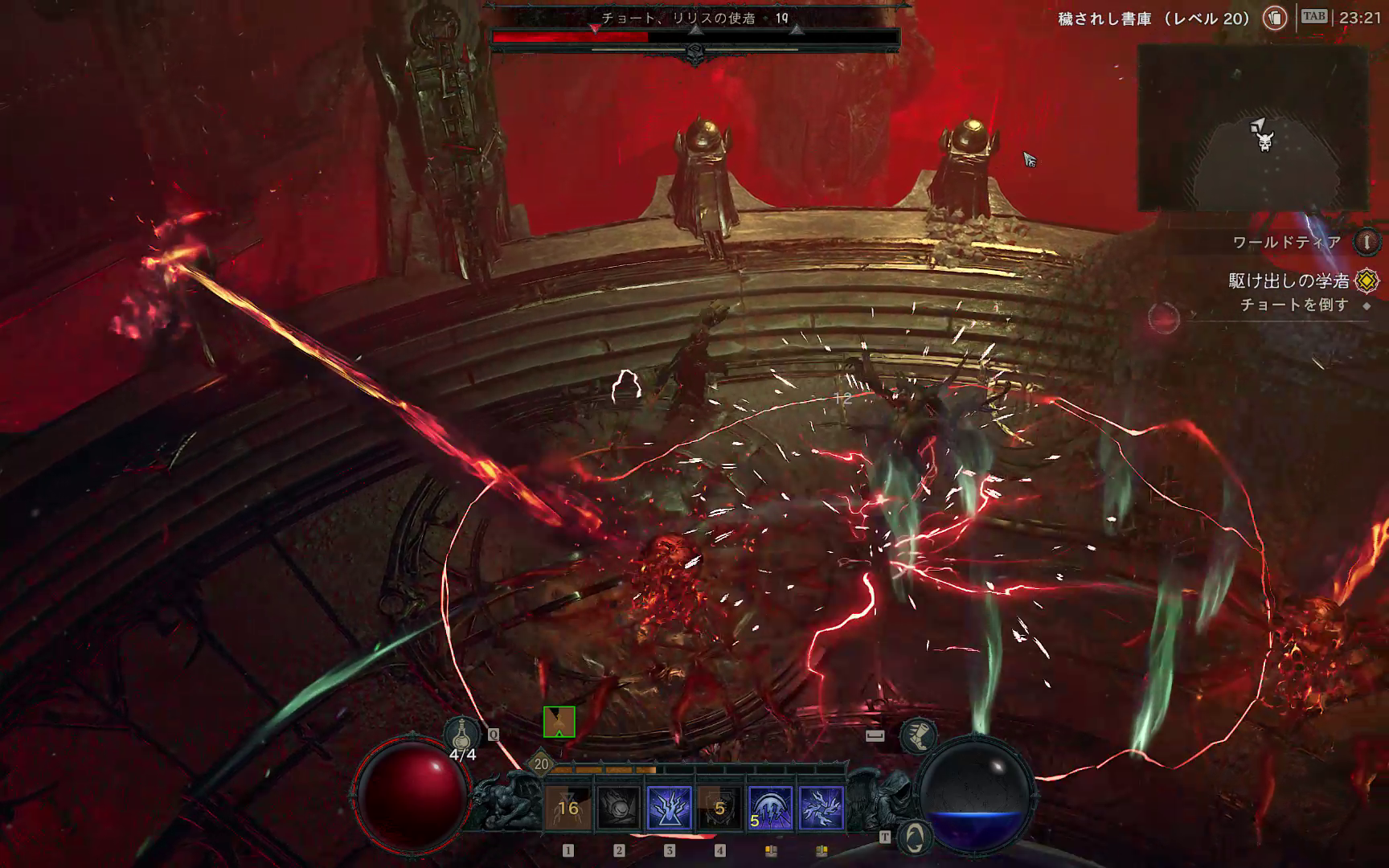Screen dimensions: 1389x868
Task: Click the winged boot evade icon
Action: 917,735
